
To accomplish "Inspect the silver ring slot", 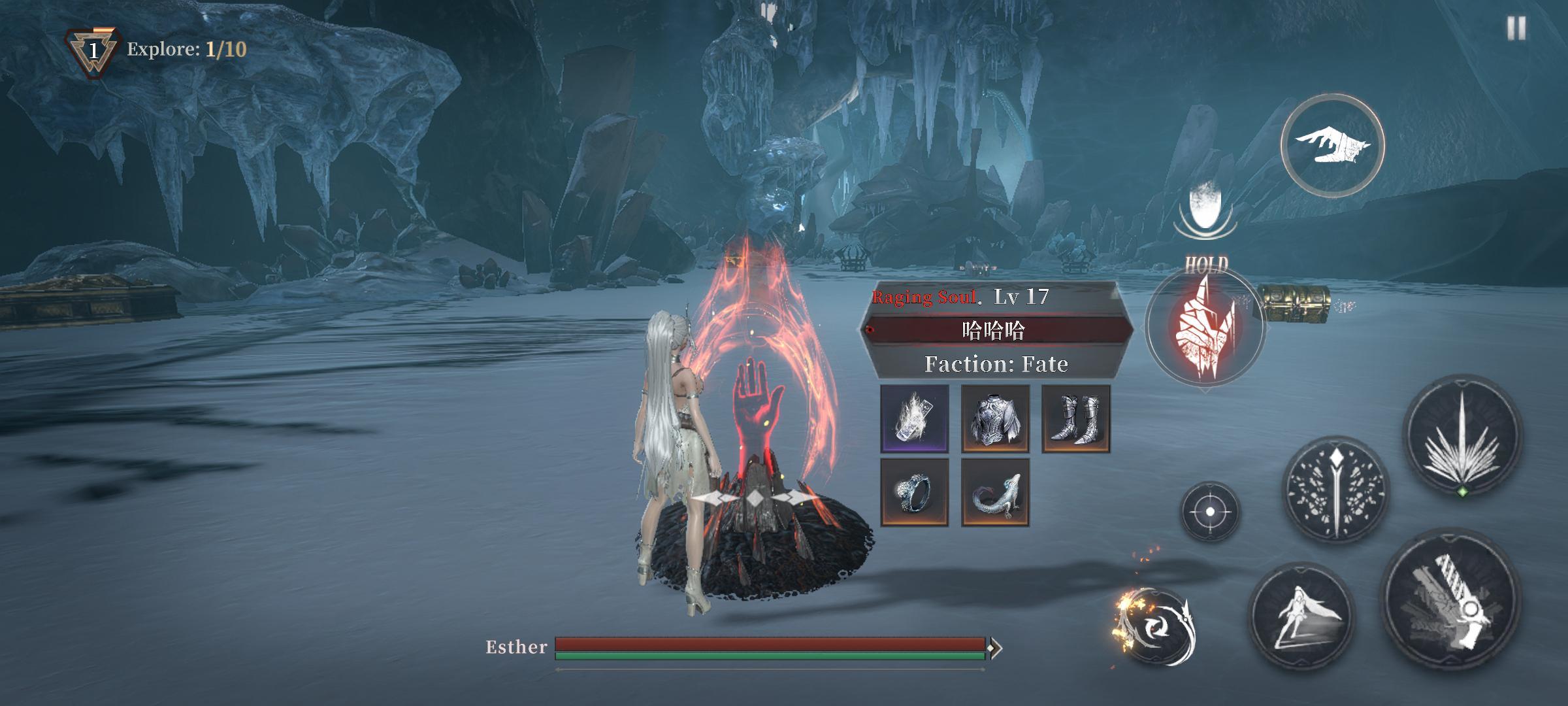I will click(x=915, y=492).
